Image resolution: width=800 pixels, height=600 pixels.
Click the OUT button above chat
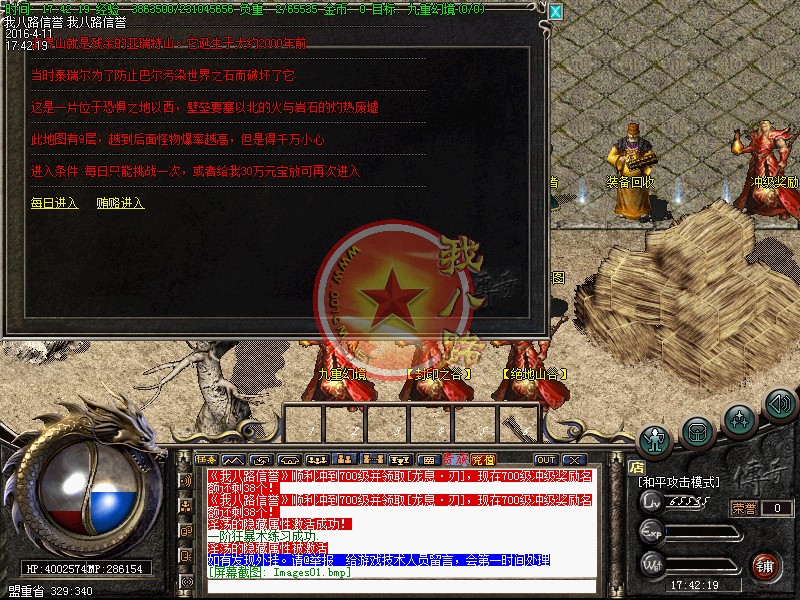coord(545,460)
